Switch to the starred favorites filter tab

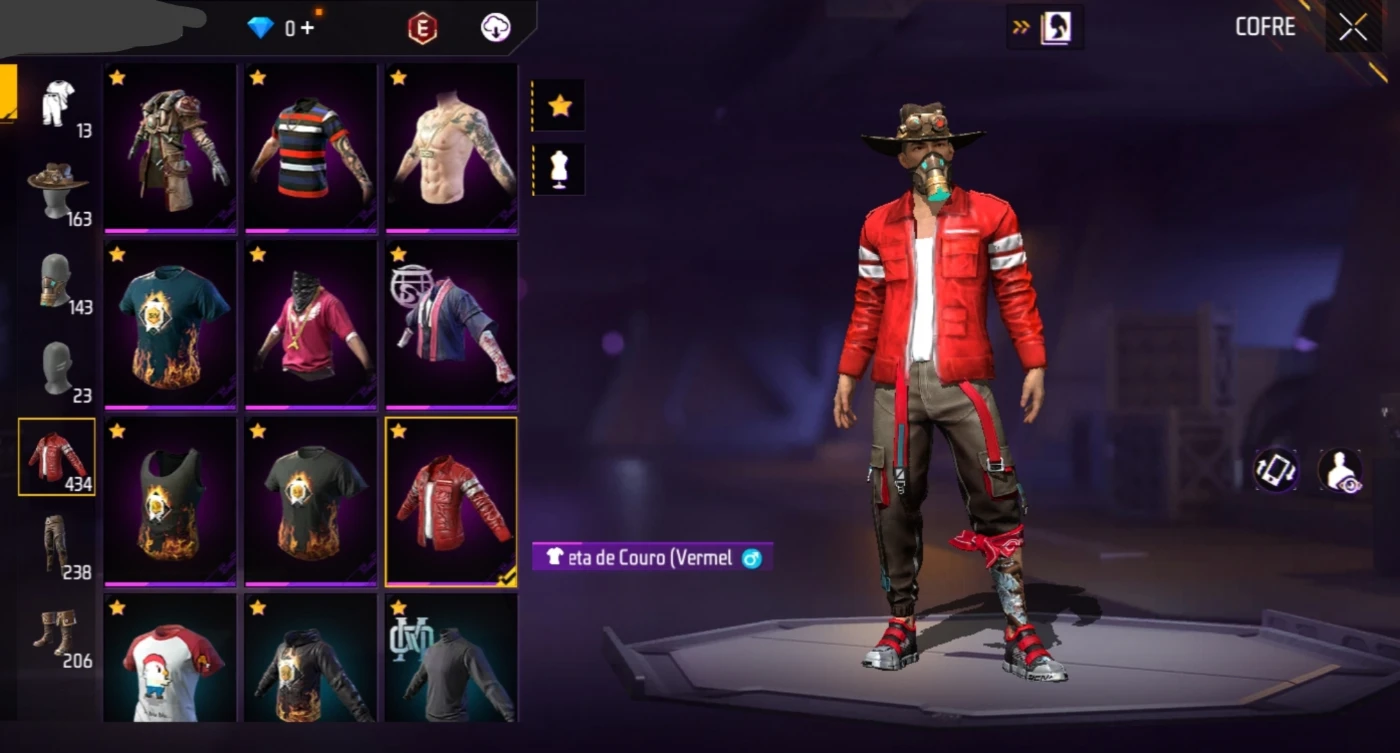557,104
